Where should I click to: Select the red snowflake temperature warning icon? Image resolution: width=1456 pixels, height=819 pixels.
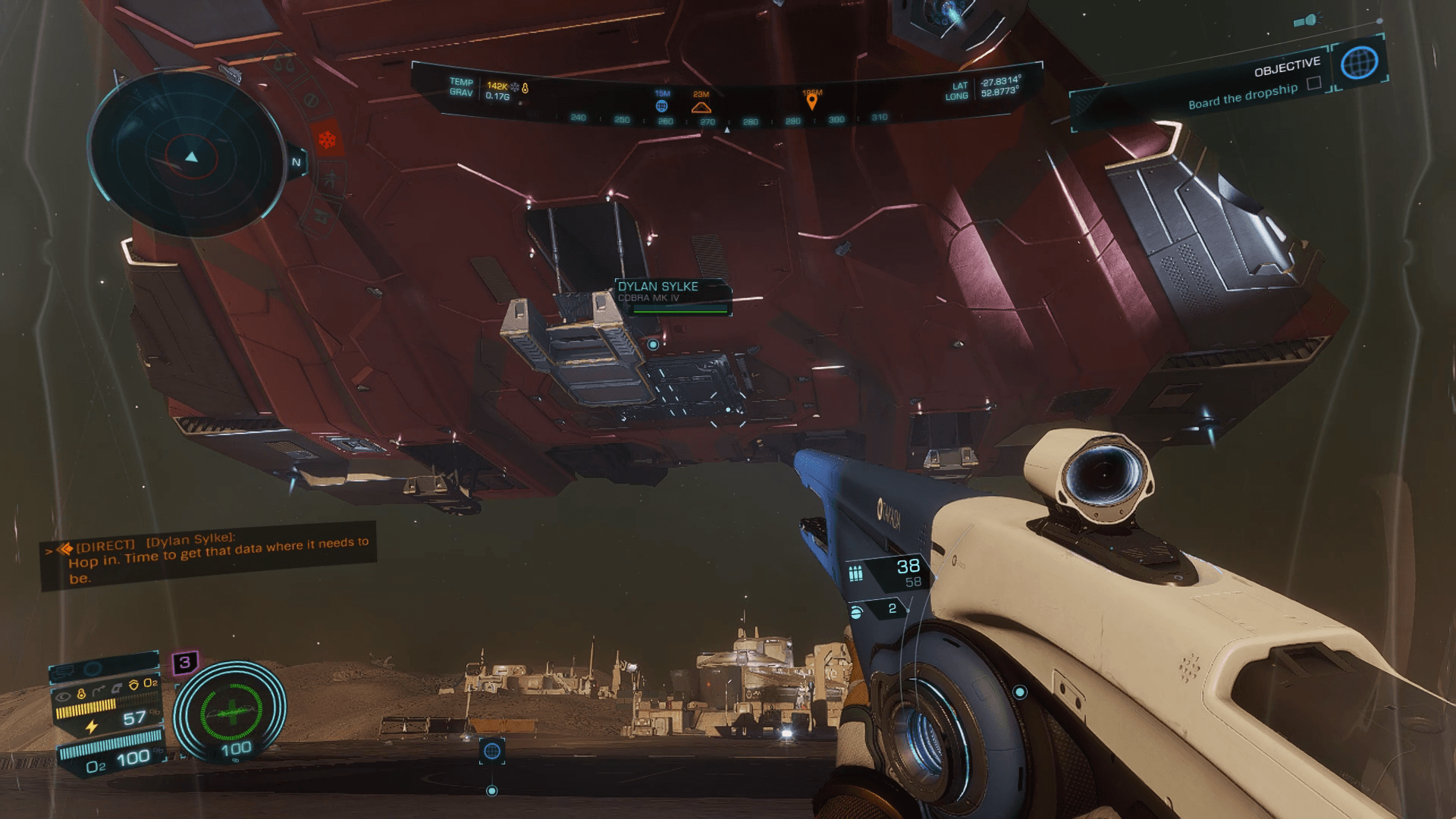(327, 140)
